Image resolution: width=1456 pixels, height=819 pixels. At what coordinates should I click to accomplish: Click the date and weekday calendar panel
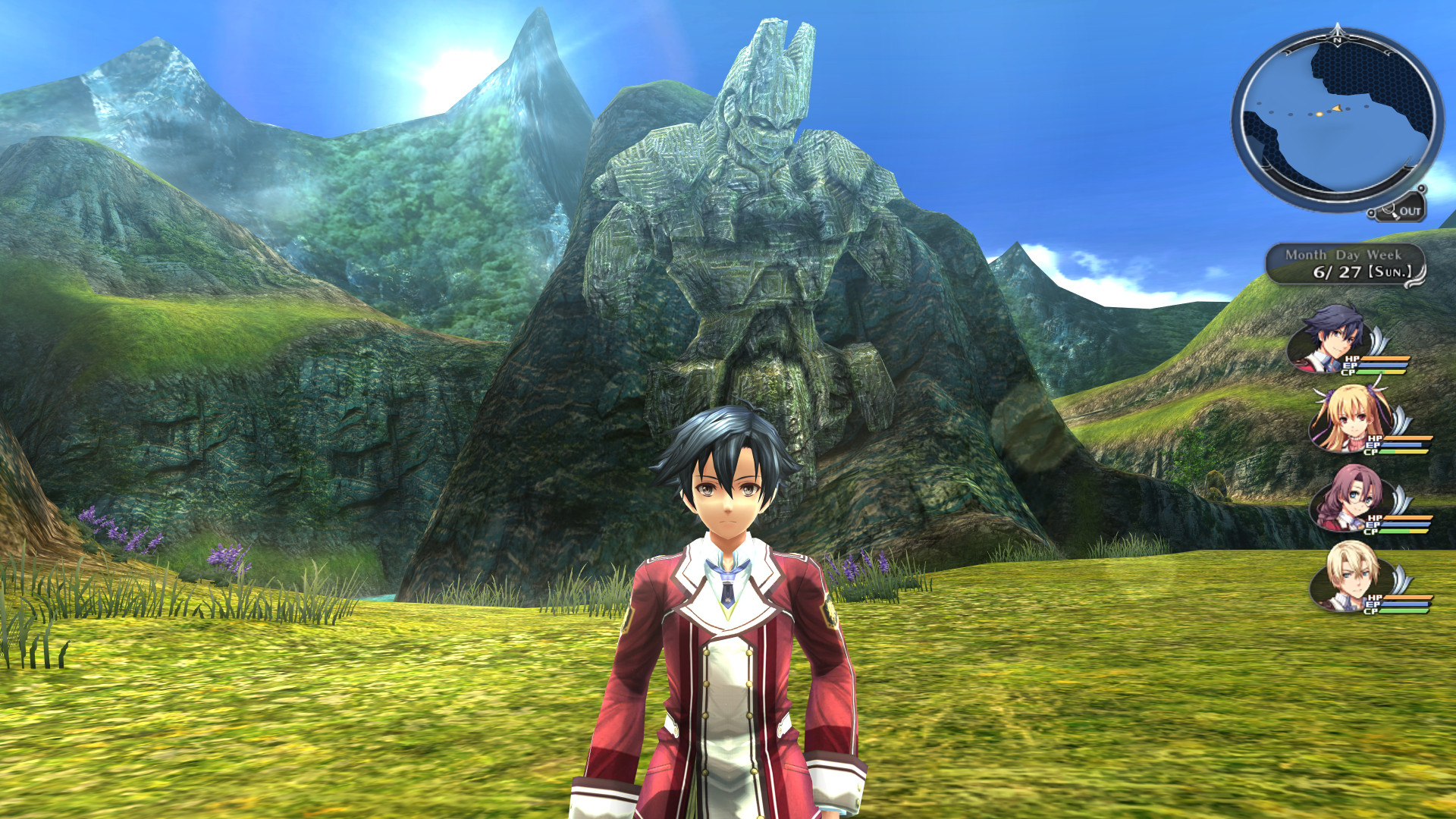tap(1345, 265)
